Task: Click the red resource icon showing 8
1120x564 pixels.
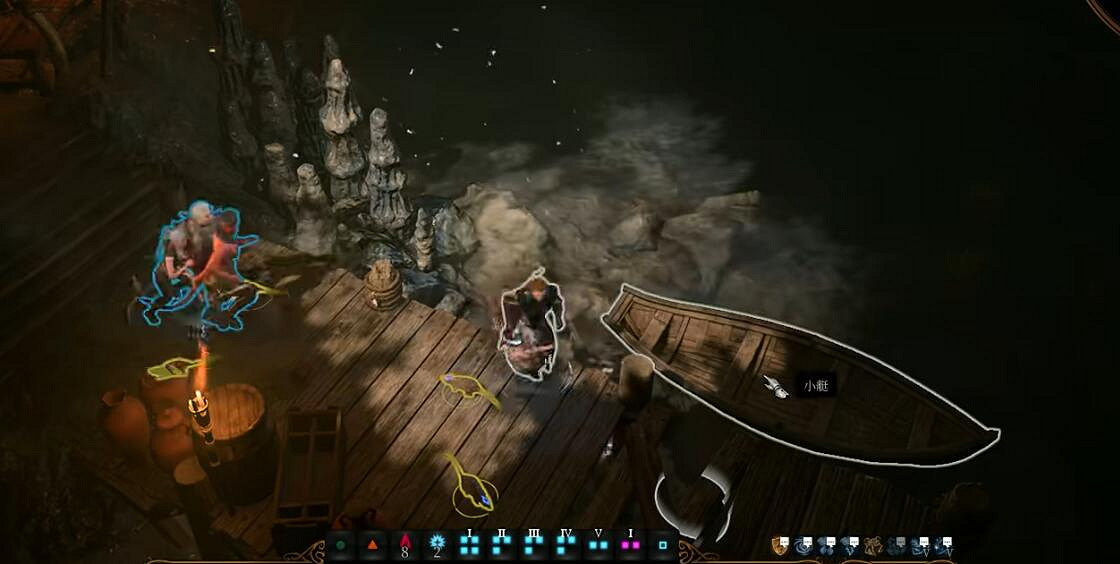Action: pyautogui.click(x=405, y=545)
